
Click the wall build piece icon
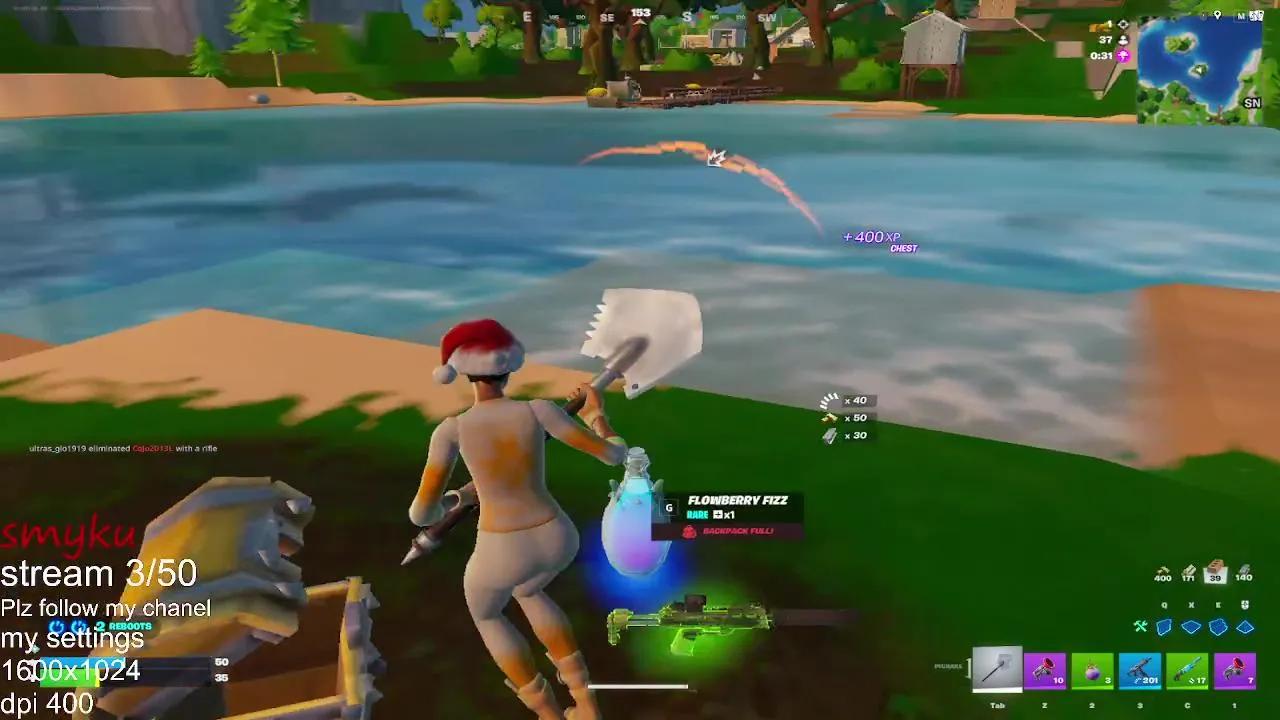click(1164, 627)
